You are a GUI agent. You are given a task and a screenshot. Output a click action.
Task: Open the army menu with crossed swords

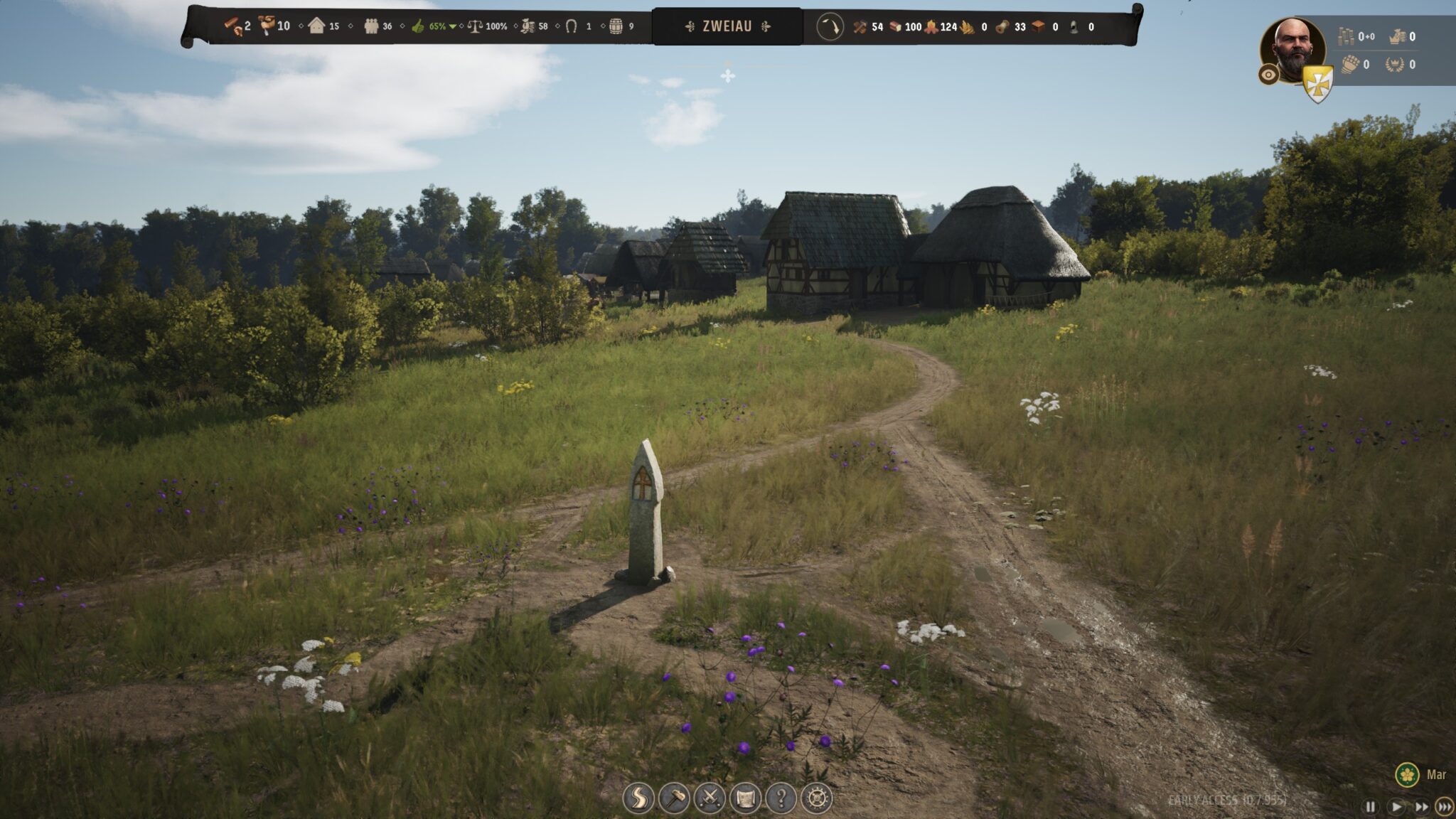[709, 798]
